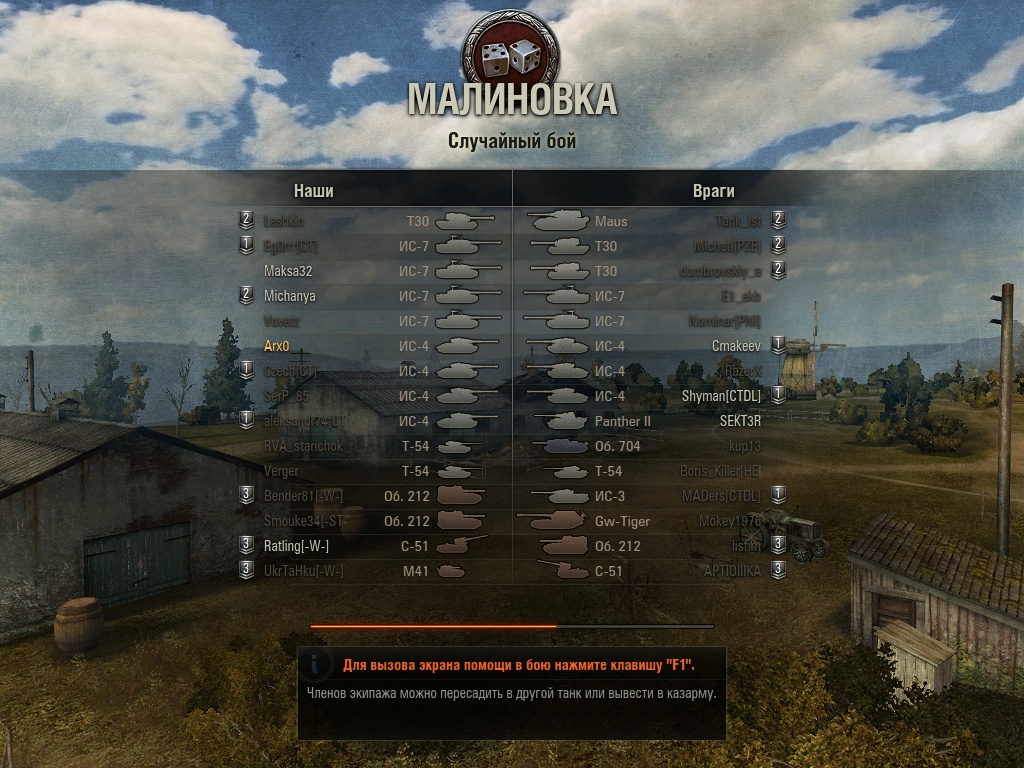
Task: Choose MADers[CTDL] with the ИС-3
Action: tap(720, 496)
